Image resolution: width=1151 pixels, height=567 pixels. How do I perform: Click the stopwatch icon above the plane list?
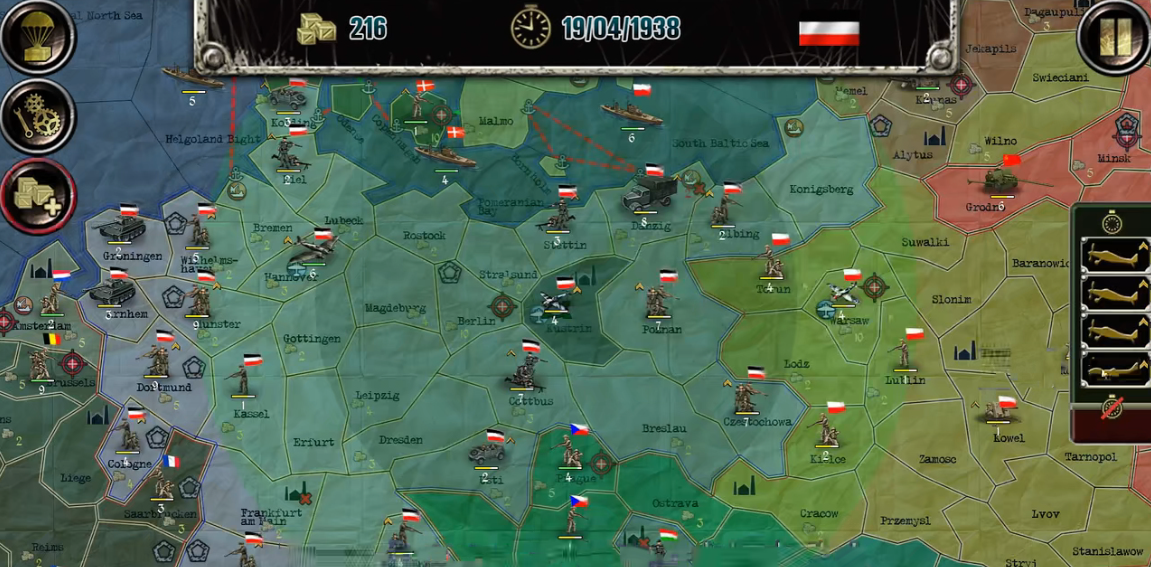(1112, 222)
